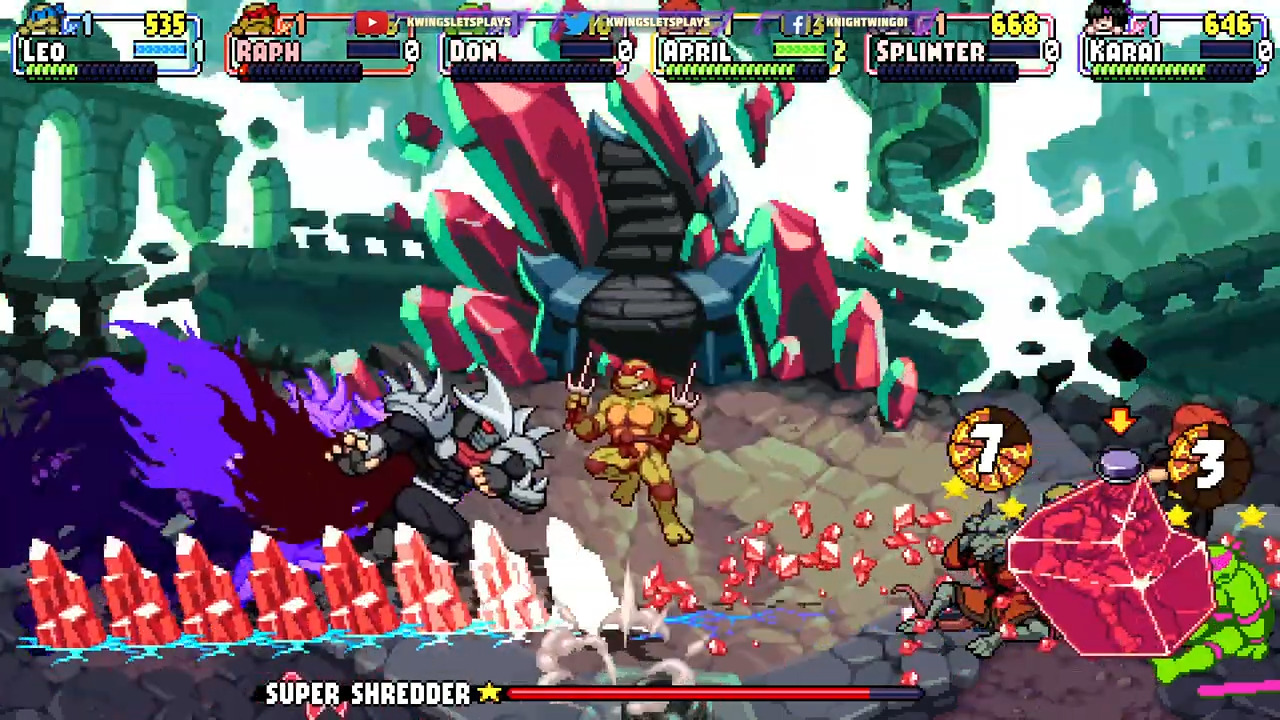This screenshot has height=720, width=1280.
Task: Click April's green super meter segment
Action: point(800,46)
